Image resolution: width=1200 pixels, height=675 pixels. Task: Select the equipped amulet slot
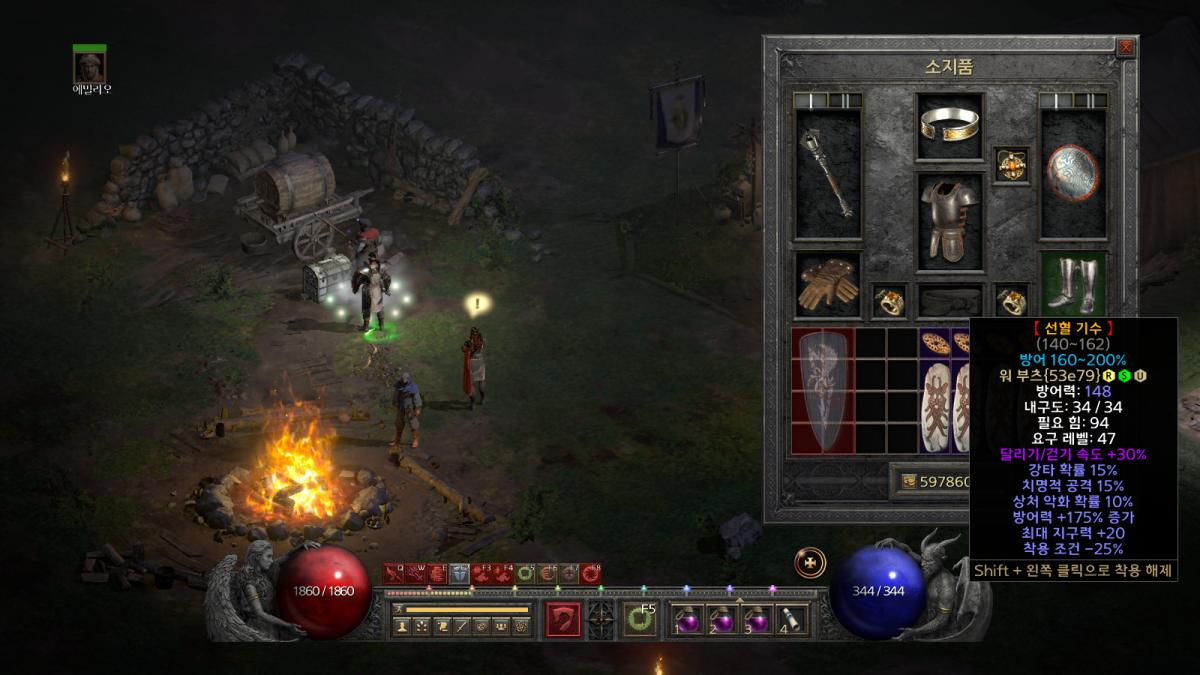1010,165
